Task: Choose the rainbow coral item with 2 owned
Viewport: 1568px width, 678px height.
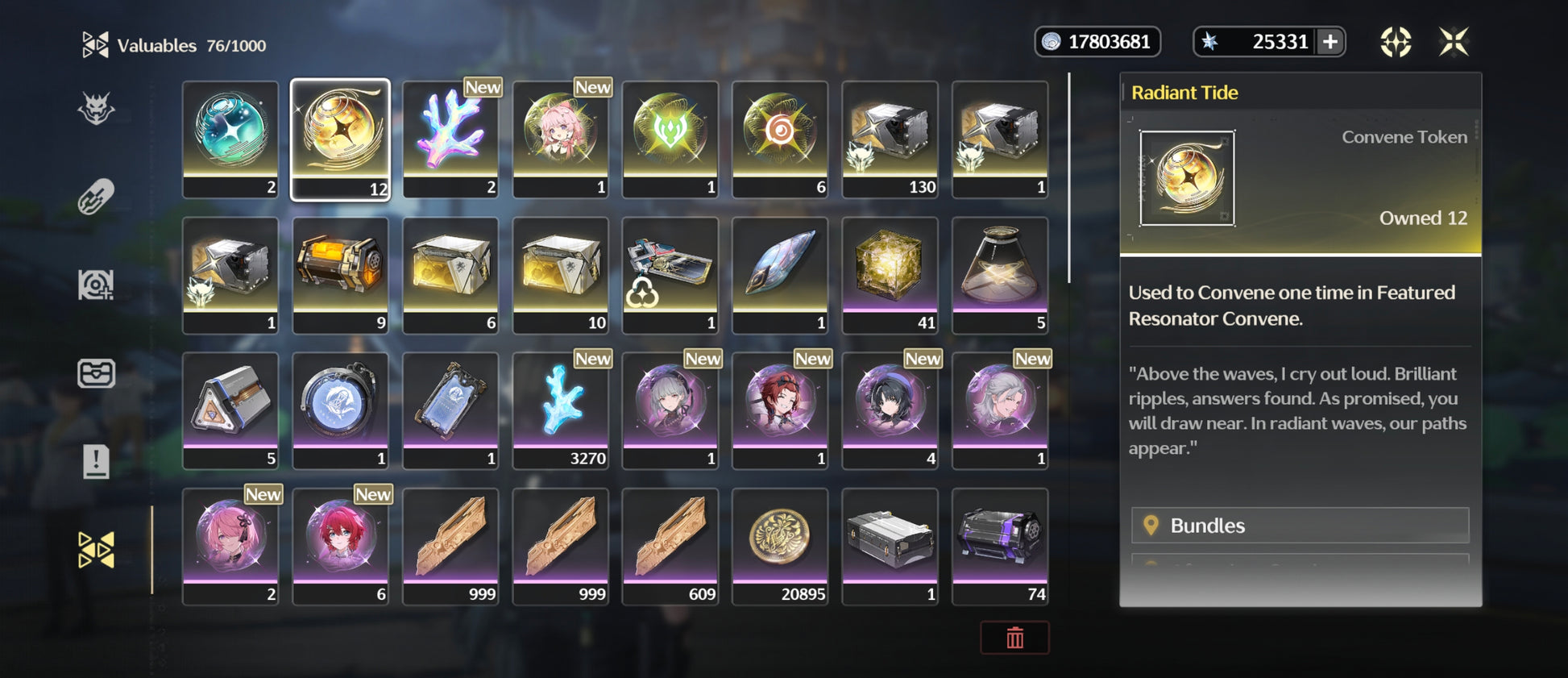Action: [x=450, y=139]
